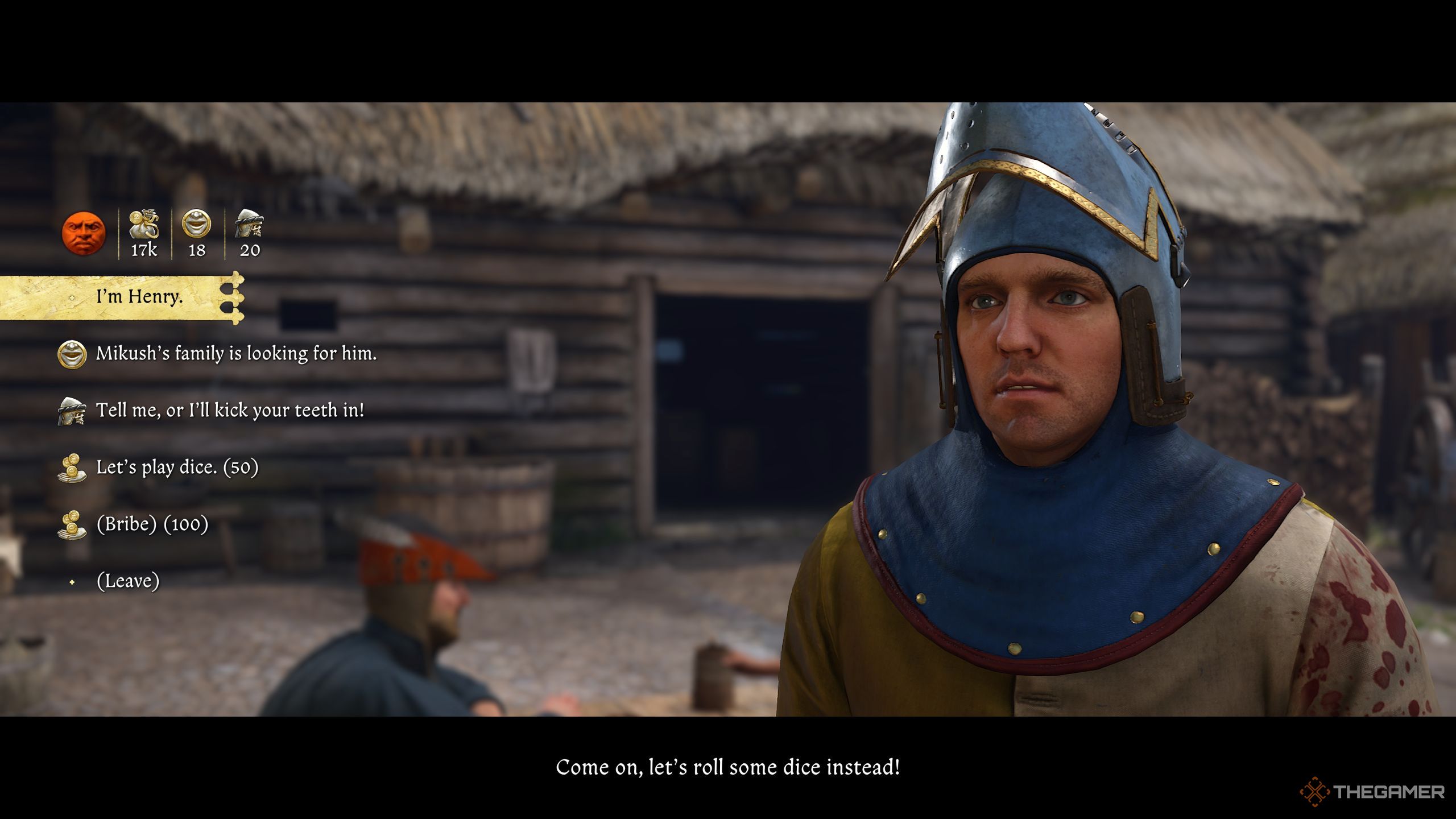The height and width of the screenshot is (819, 1456).
Task: Choose "Let's play dice. (50)"
Action: pos(177,468)
